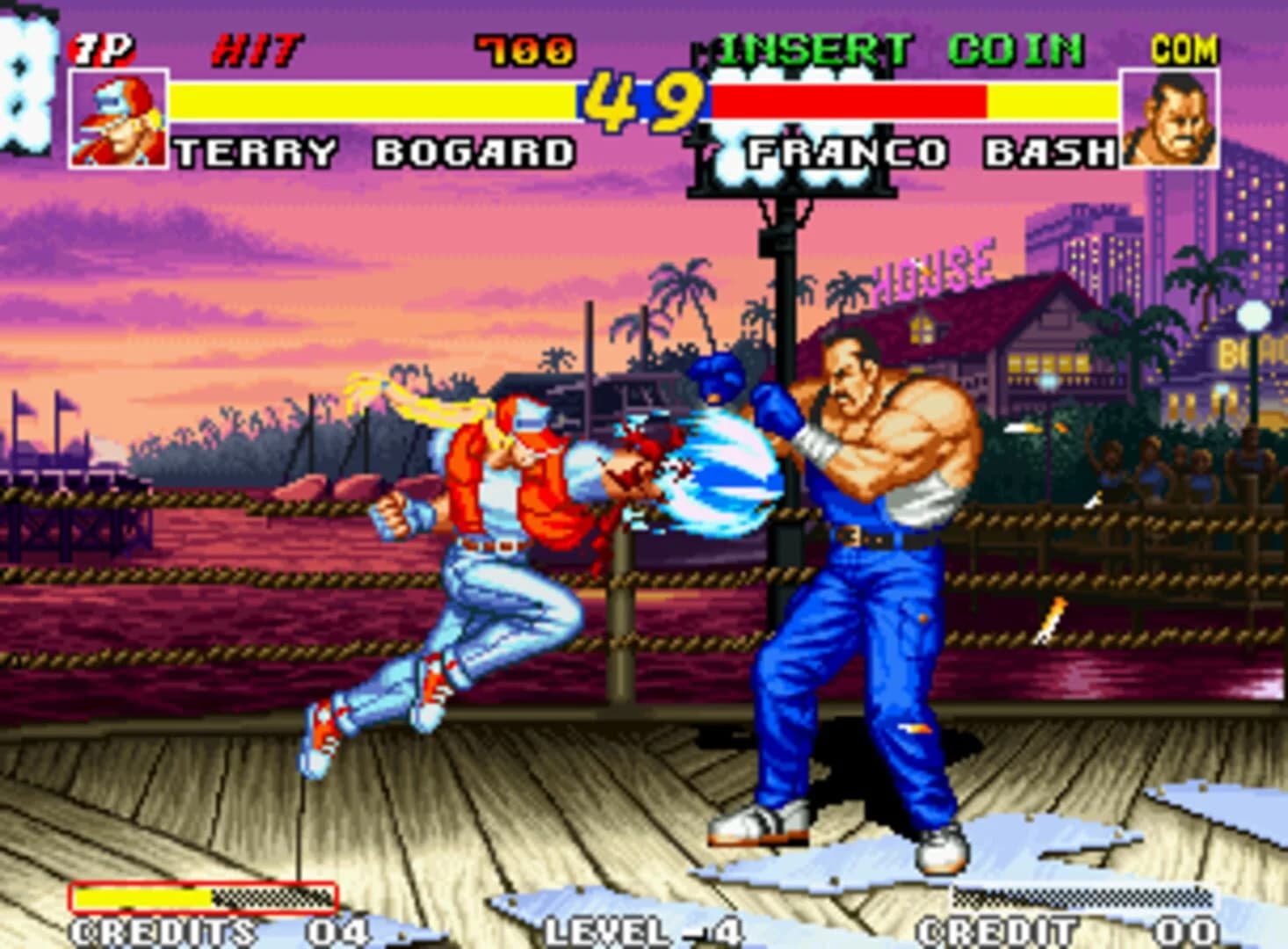Click Terry Bogard's character portrait
Image resolution: width=1288 pixels, height=949 pixels.
coord(119,120)
